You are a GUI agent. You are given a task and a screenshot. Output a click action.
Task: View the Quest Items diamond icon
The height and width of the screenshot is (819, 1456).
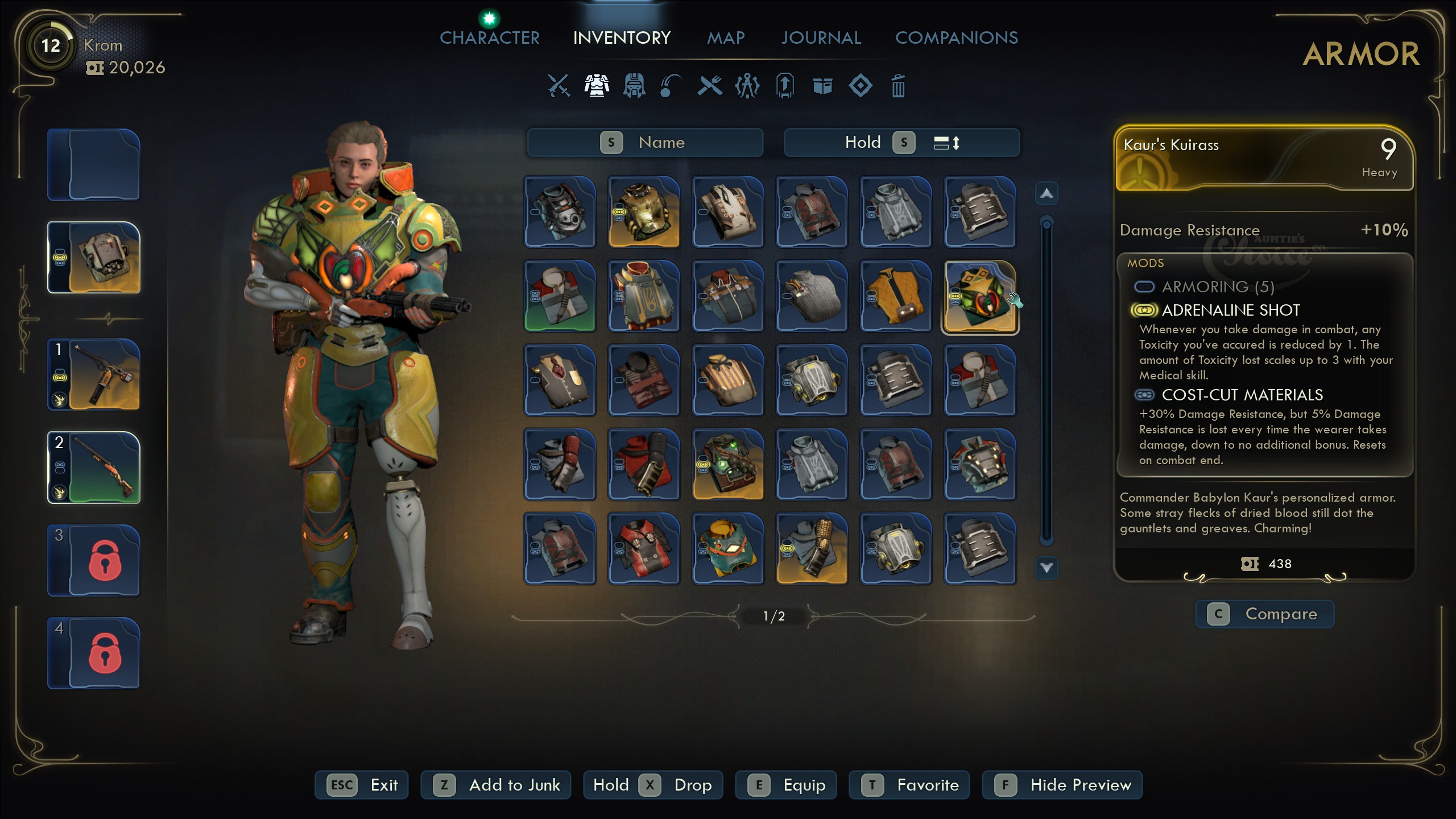coord(861,86)
